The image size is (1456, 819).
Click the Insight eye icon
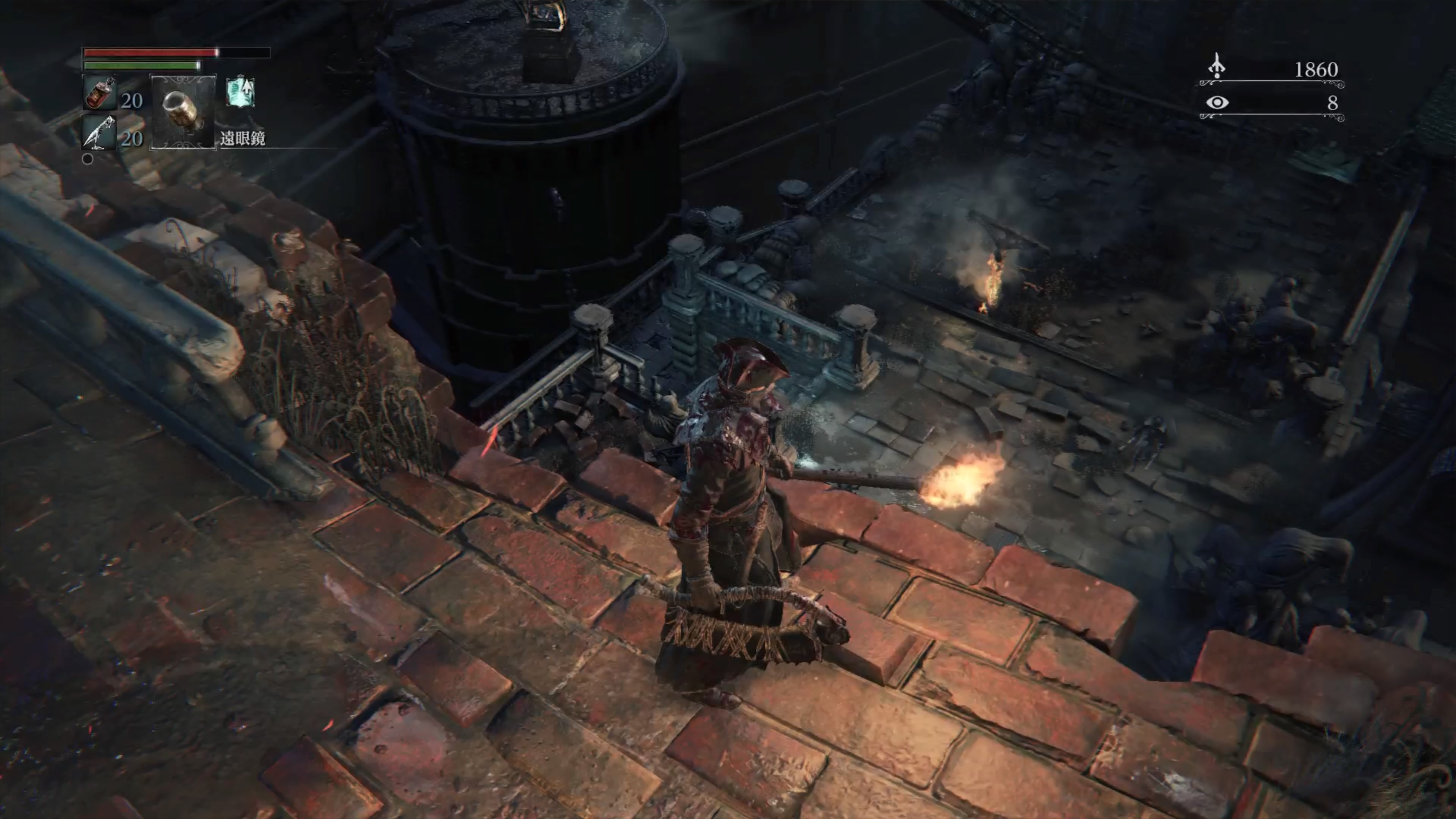(1217, 102)
